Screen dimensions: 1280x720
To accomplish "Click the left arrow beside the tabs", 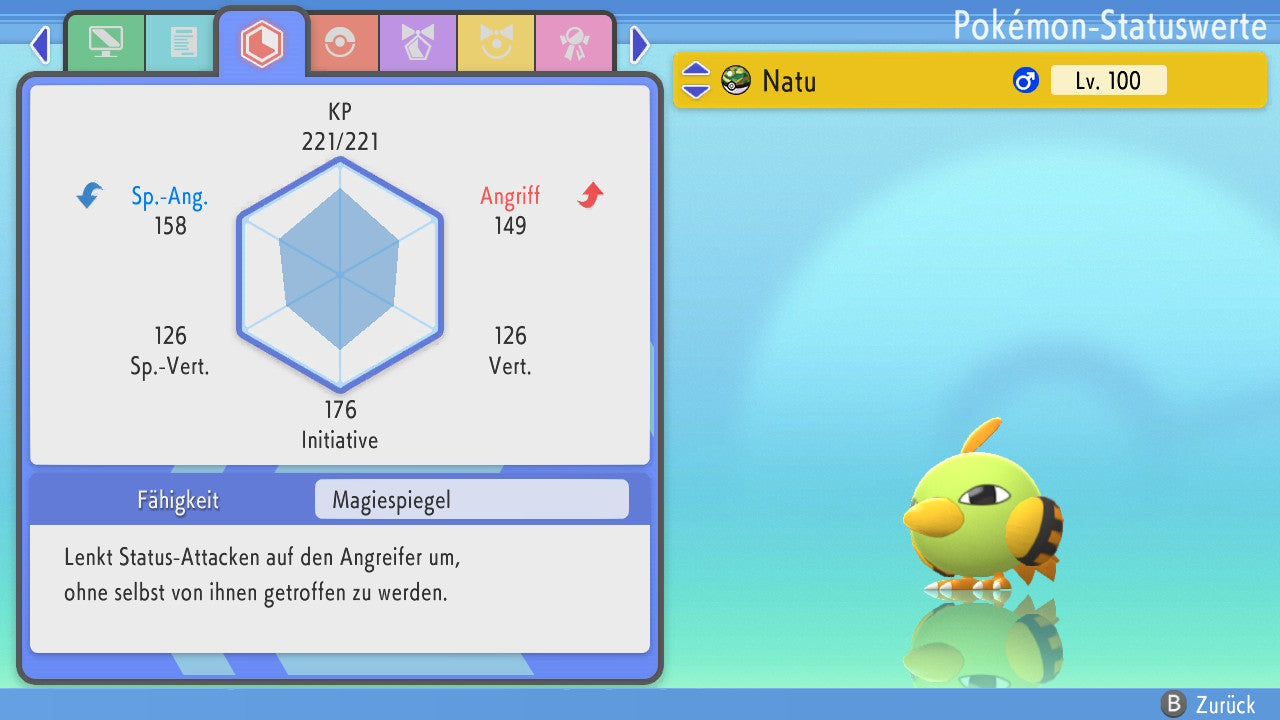I will point(40,44).
